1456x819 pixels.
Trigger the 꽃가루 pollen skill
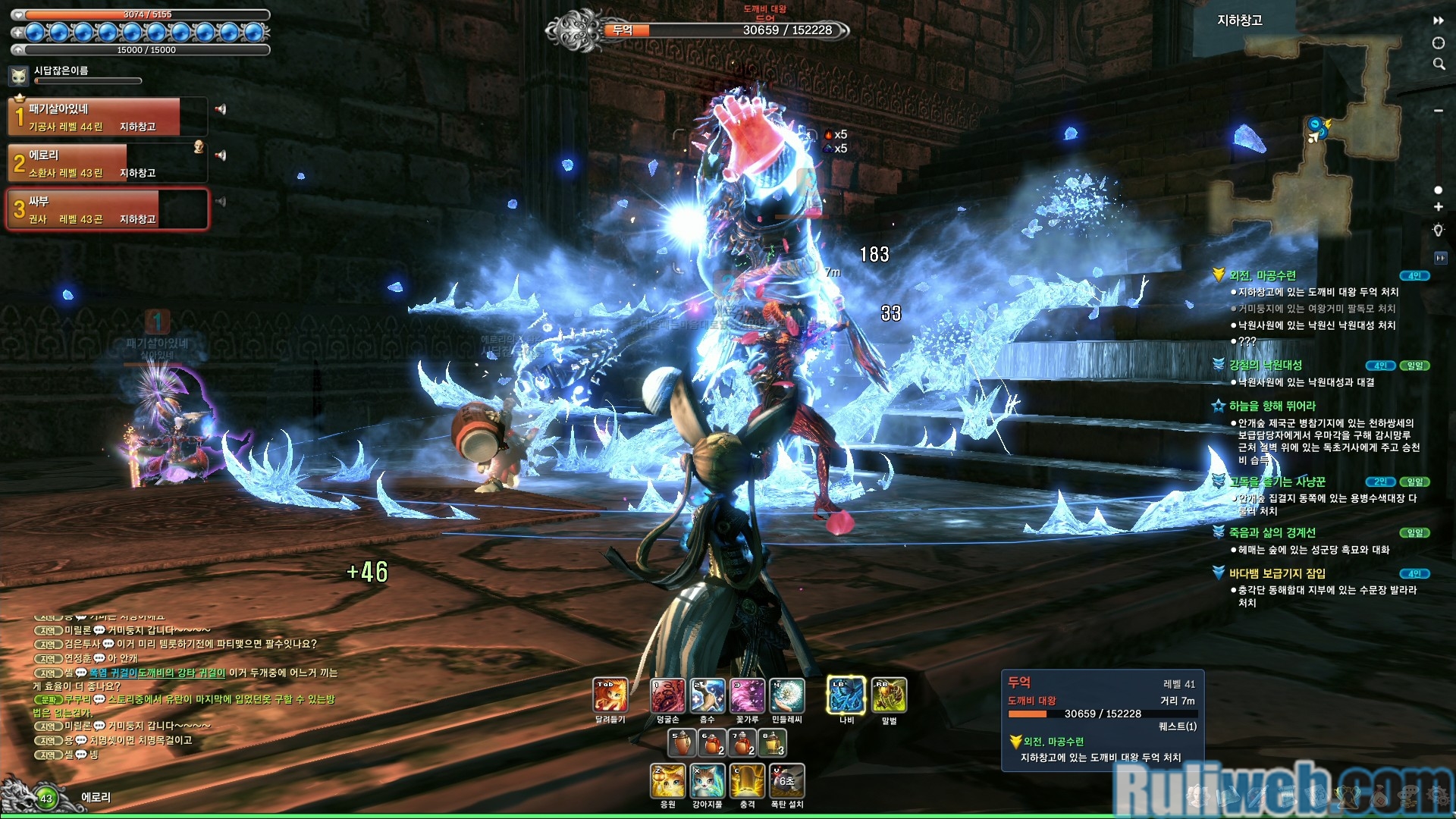pos(747,695)
